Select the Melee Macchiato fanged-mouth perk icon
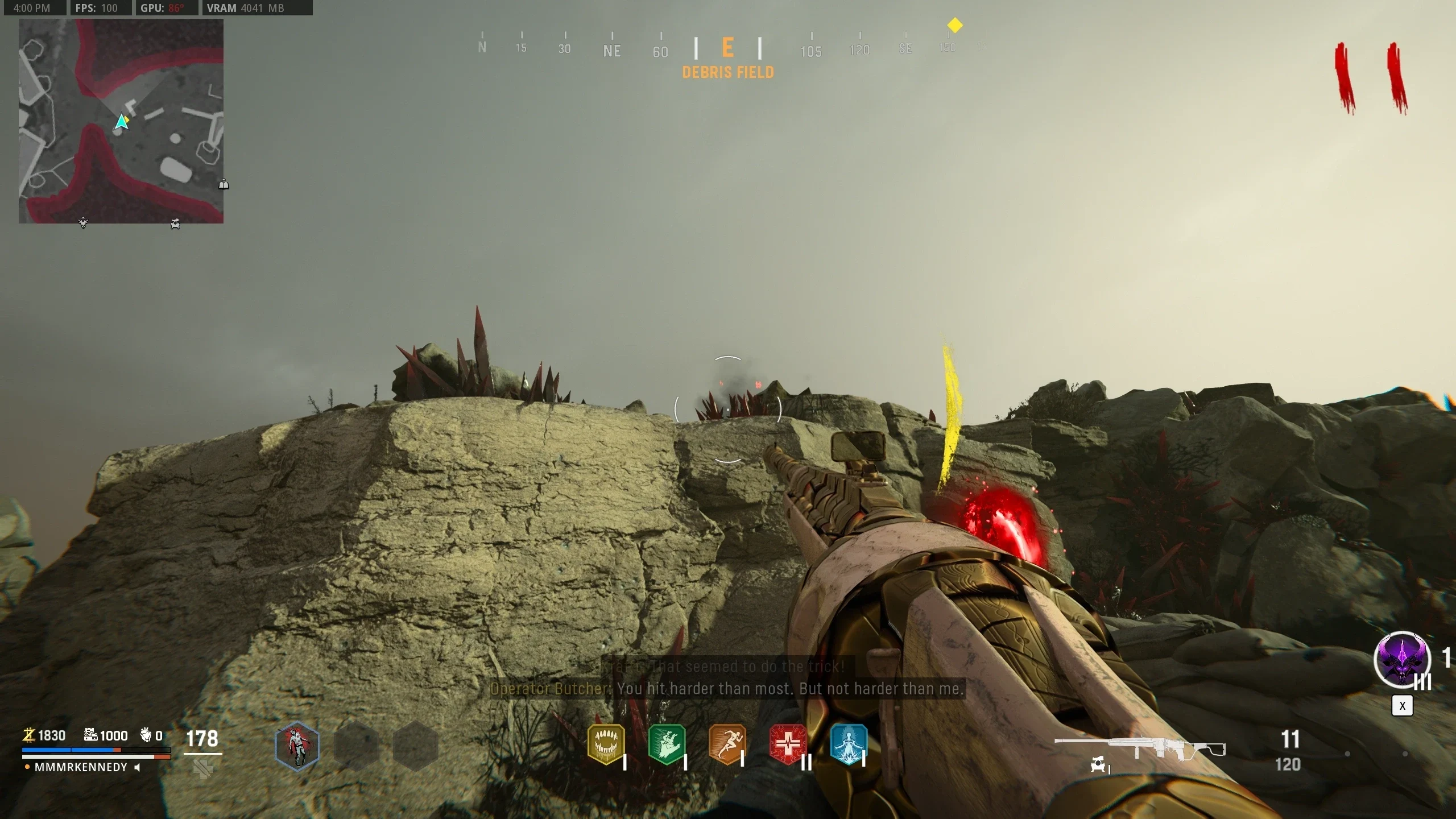 click(x=606, y=743)
